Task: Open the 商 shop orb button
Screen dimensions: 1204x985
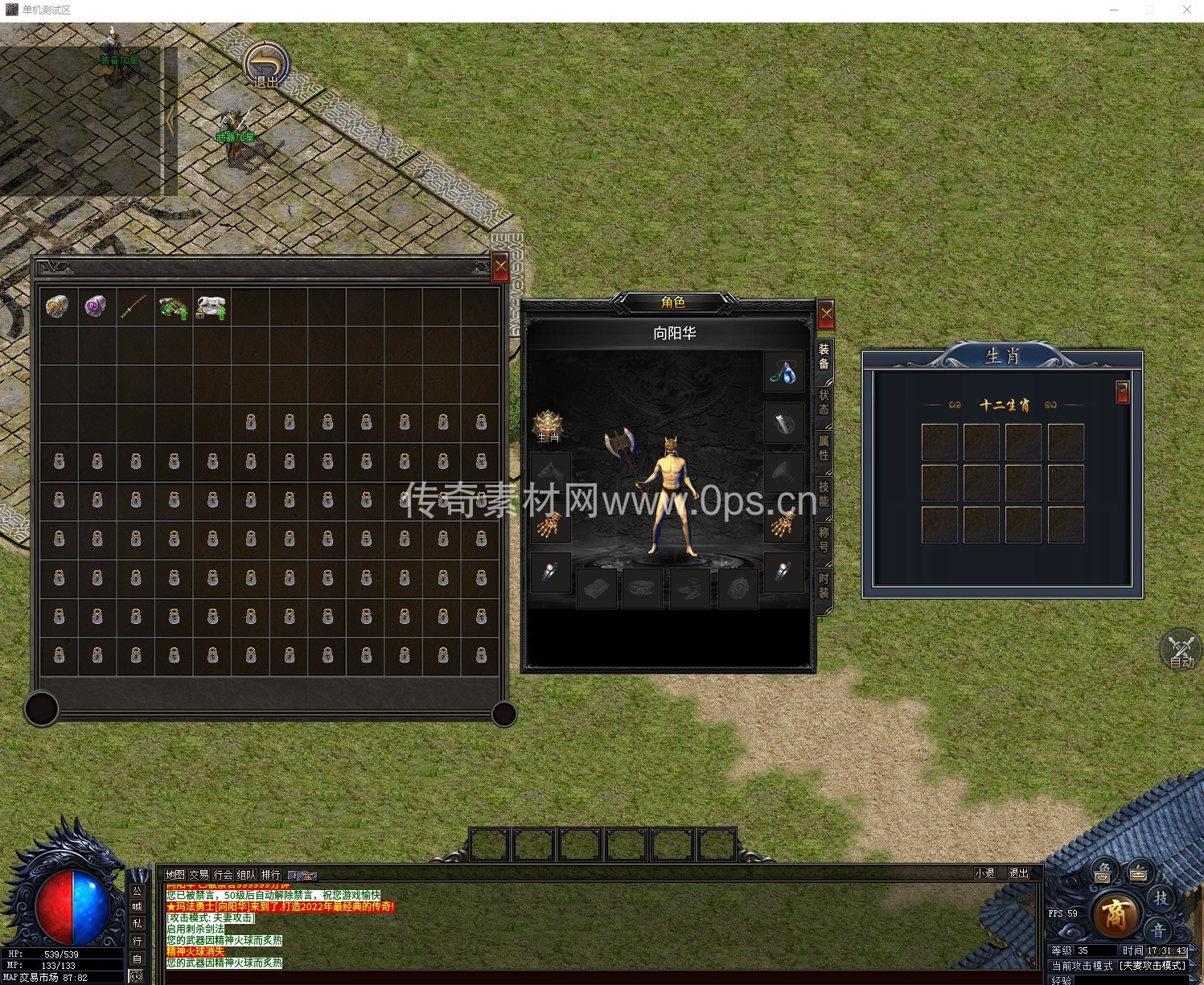Action: coord(1116,914)
